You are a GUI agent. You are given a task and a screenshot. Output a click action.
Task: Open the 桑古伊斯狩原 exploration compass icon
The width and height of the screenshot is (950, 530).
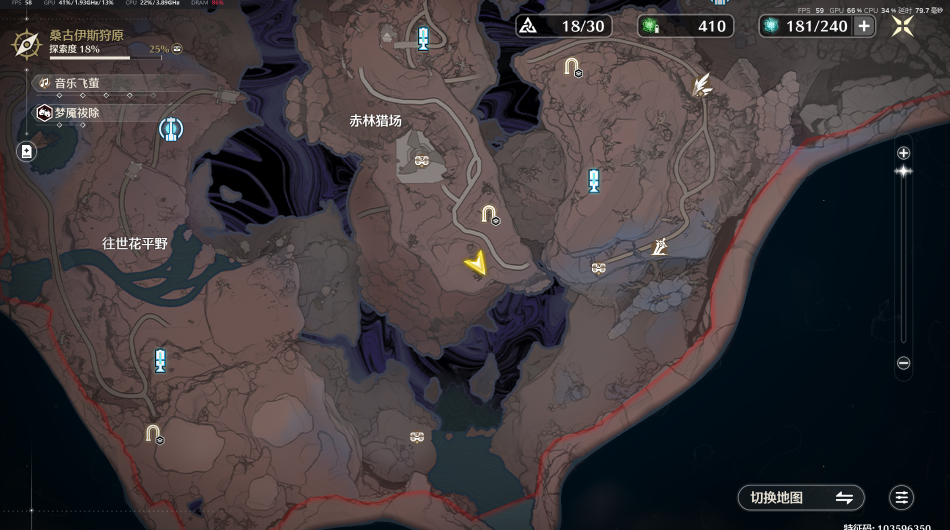point(25,46)
